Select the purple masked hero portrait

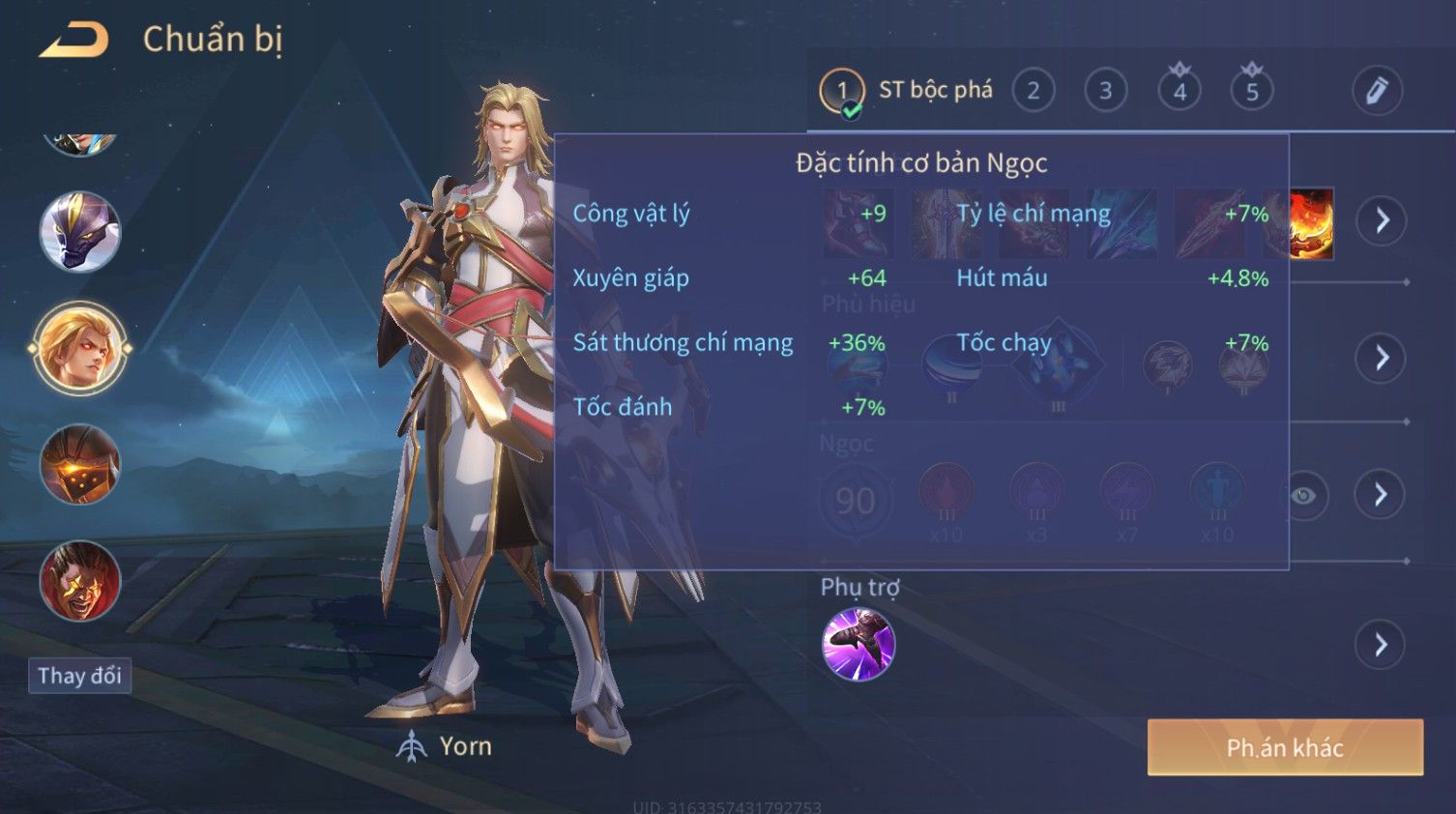[x=80, y=232]
